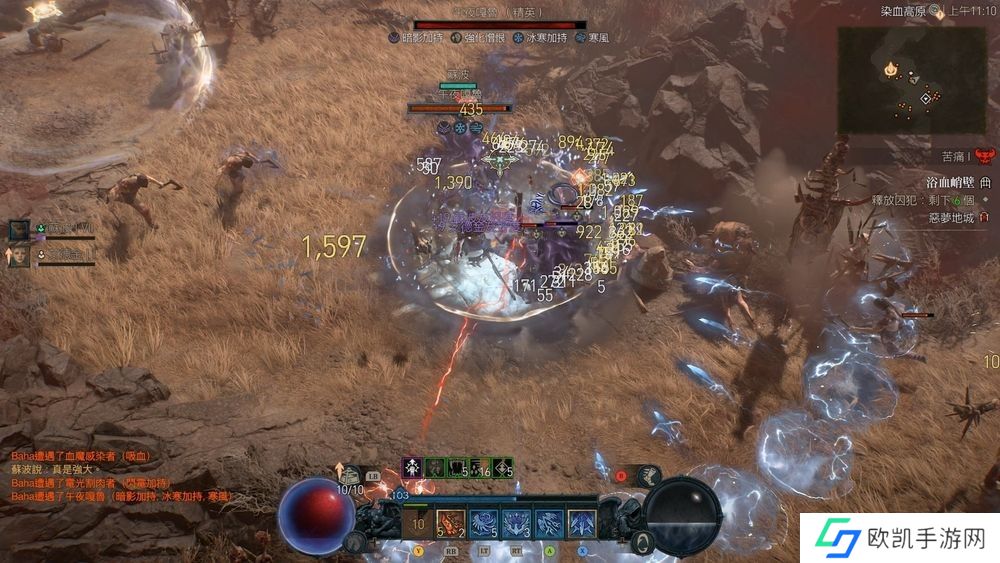The height and width of the screenshot is (563, 1000).
Task: Click the purple-bordered buff icon
Action: 411,467
